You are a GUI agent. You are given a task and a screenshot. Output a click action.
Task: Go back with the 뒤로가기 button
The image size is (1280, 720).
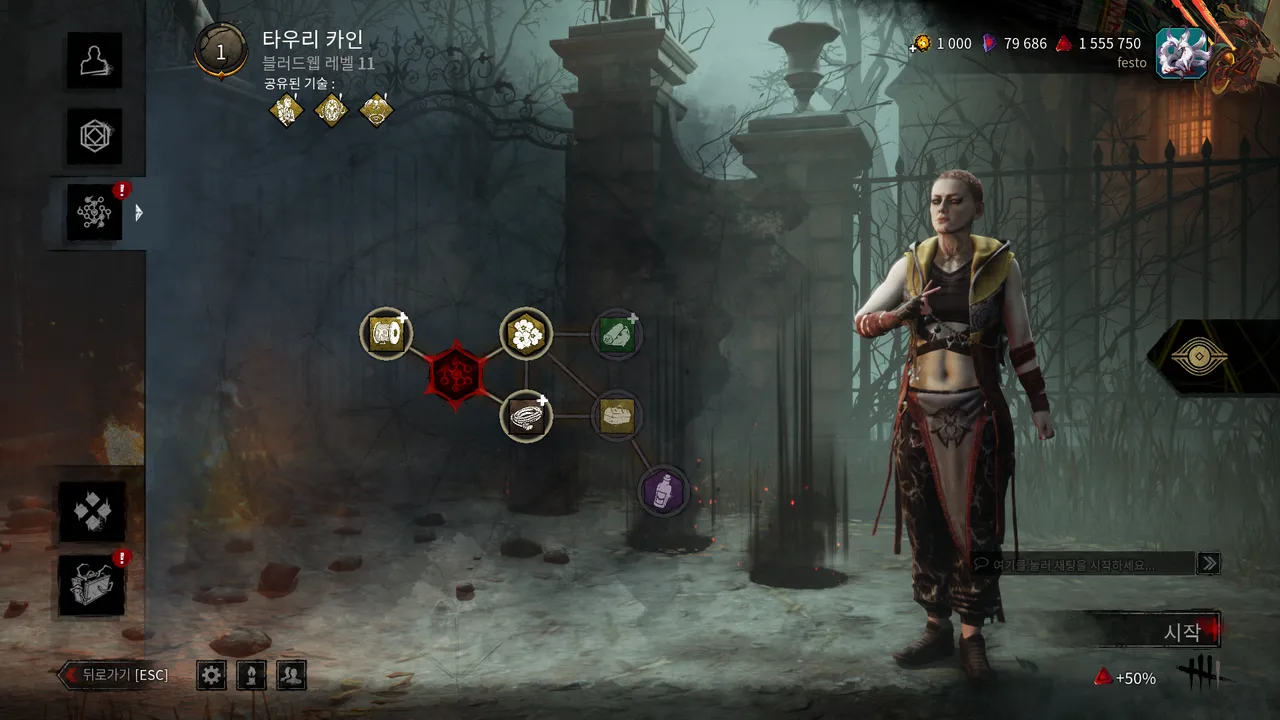coord(114,675)
